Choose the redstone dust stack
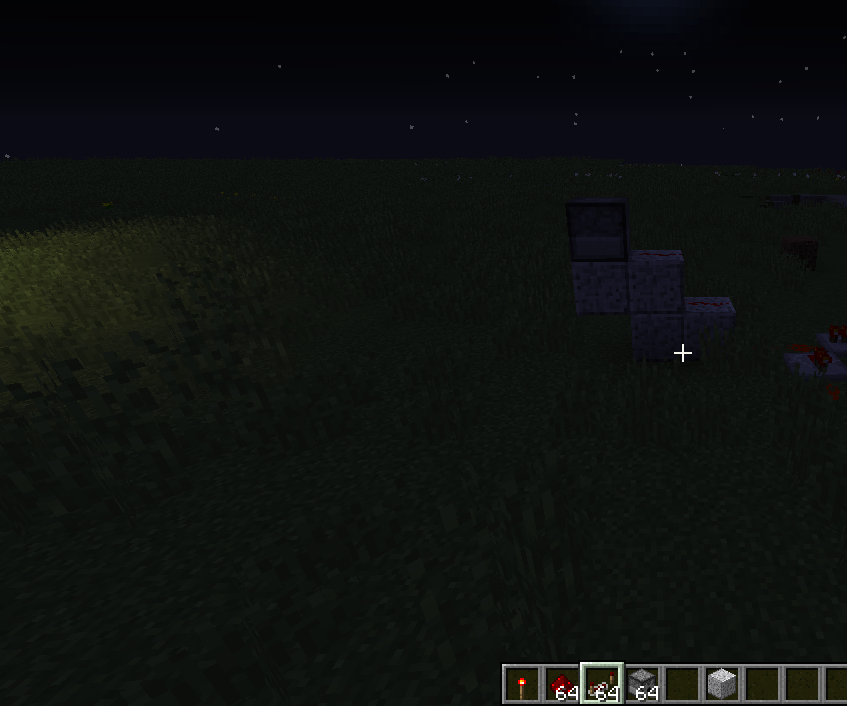Viewport: 847px width, 706px height. pos(561,685)
